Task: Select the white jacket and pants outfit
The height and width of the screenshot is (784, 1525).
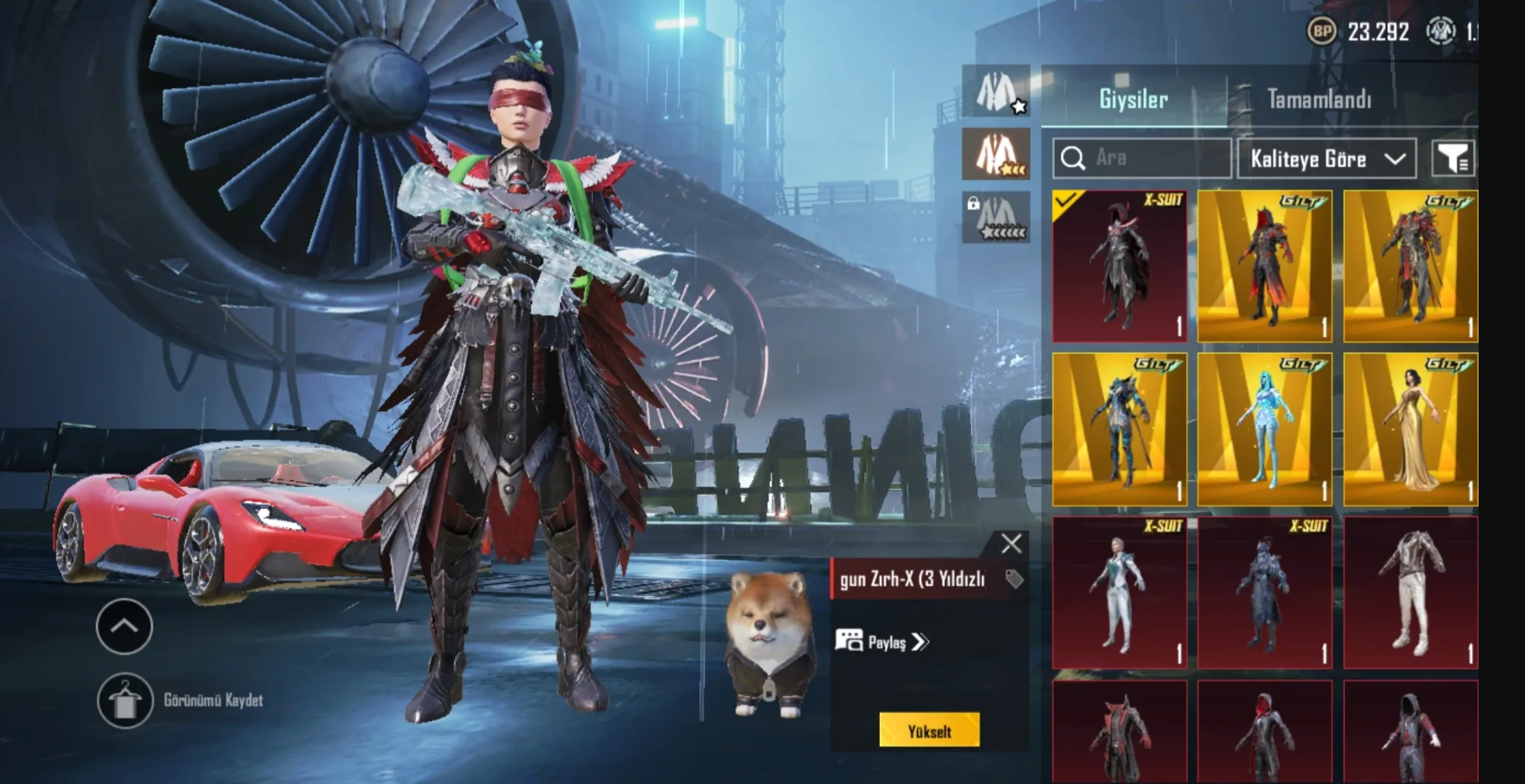Action: click(1410, 592)
